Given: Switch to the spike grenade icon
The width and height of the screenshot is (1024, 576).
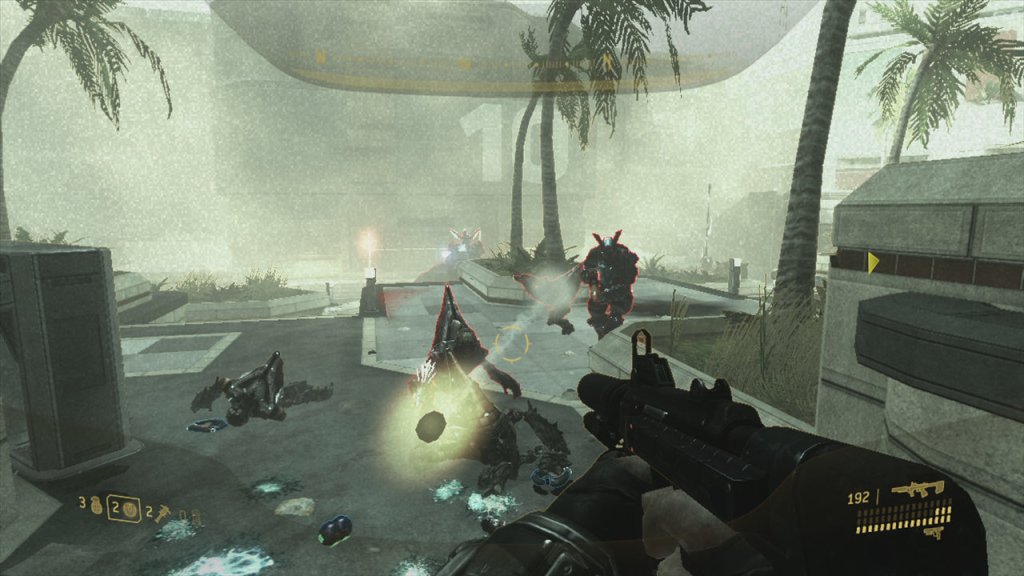Looking at the screenshot, I should click(x=163, y=514).
